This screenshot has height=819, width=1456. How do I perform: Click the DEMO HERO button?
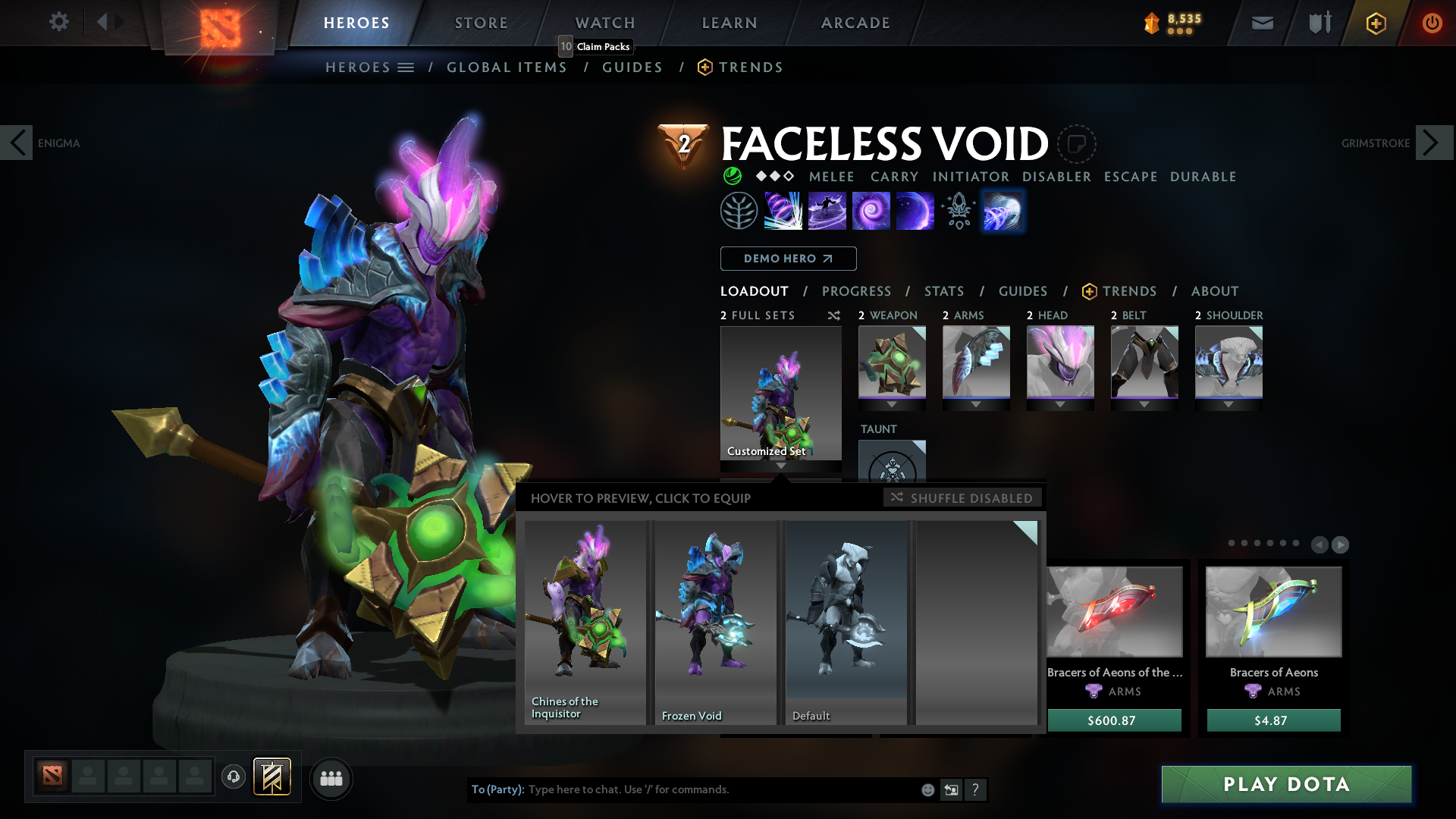787,259
